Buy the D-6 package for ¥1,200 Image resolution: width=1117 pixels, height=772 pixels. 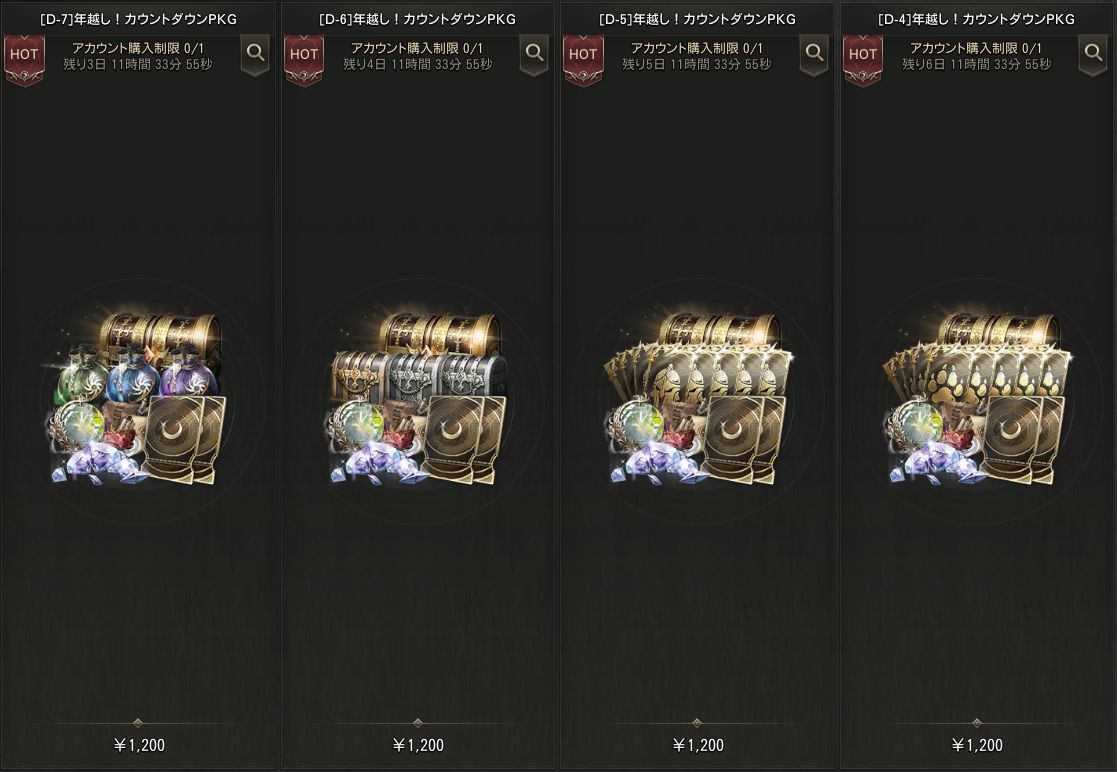pyautogui.click(x=418, y=745)
